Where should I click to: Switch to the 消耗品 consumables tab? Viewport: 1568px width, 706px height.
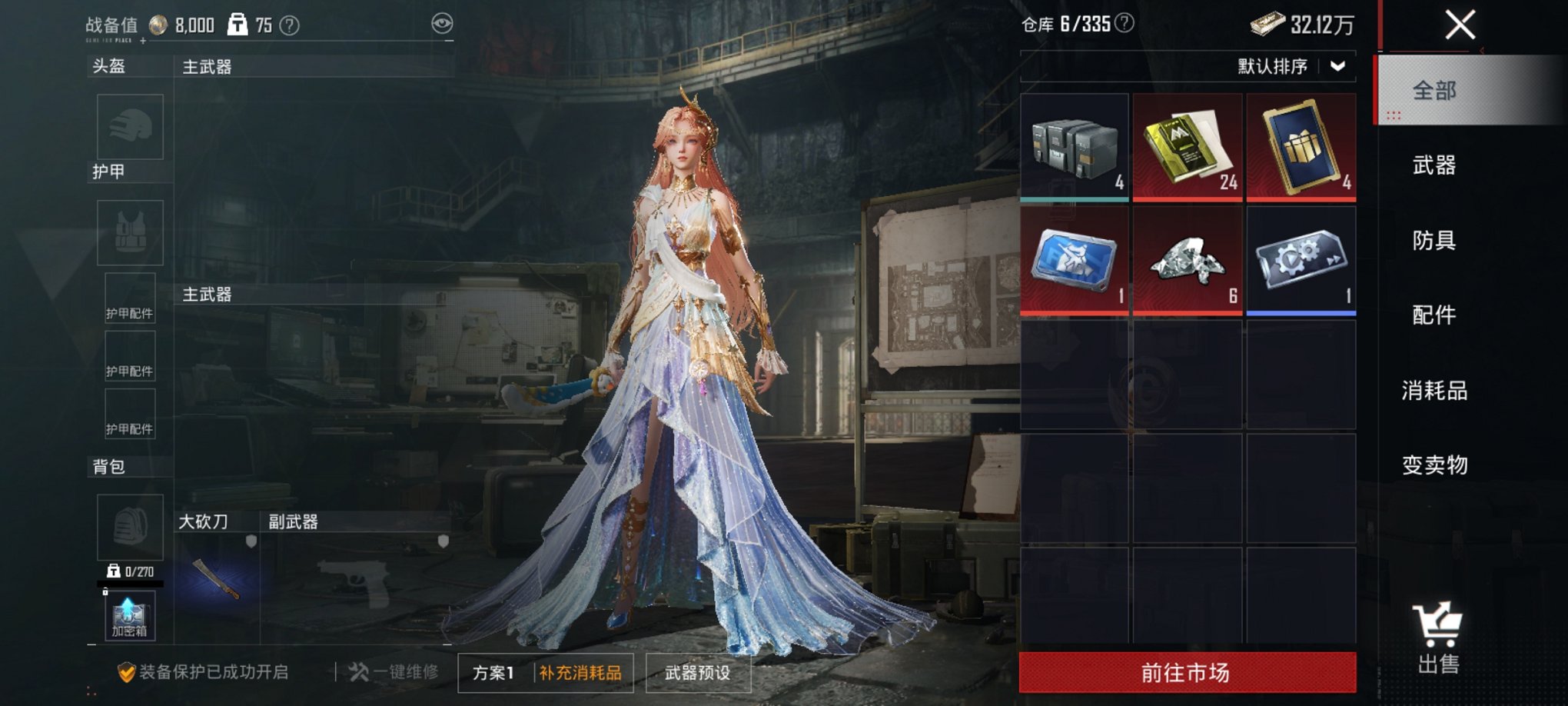click(1432, 391)
